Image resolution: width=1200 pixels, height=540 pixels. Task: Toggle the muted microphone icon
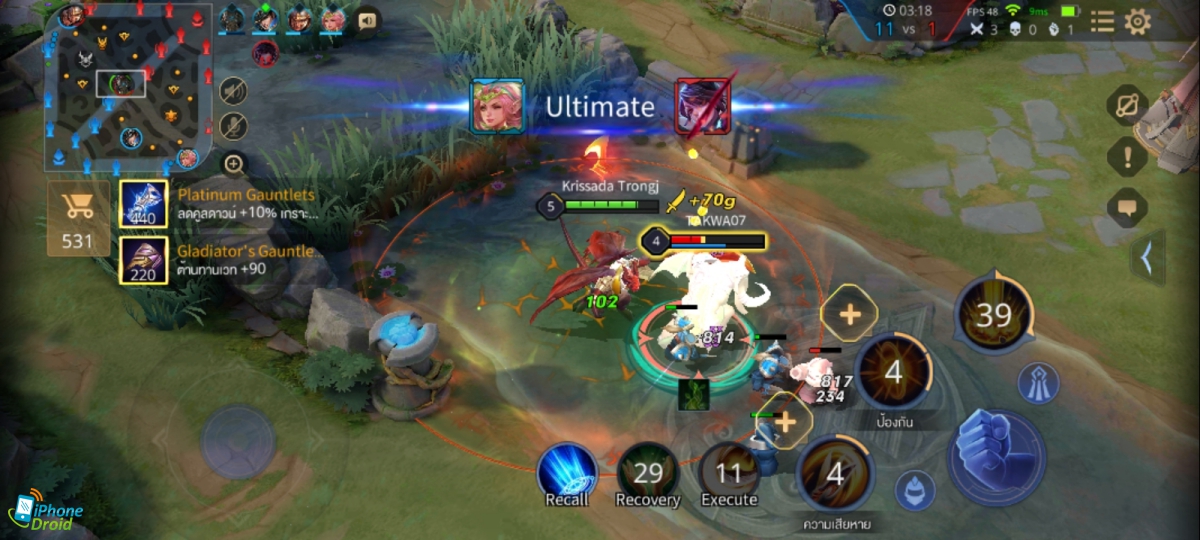pos(233,126)
